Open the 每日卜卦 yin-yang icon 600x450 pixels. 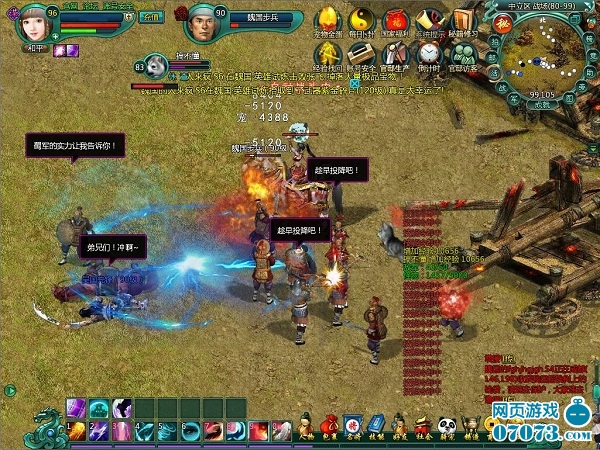(x=362, y=21)
